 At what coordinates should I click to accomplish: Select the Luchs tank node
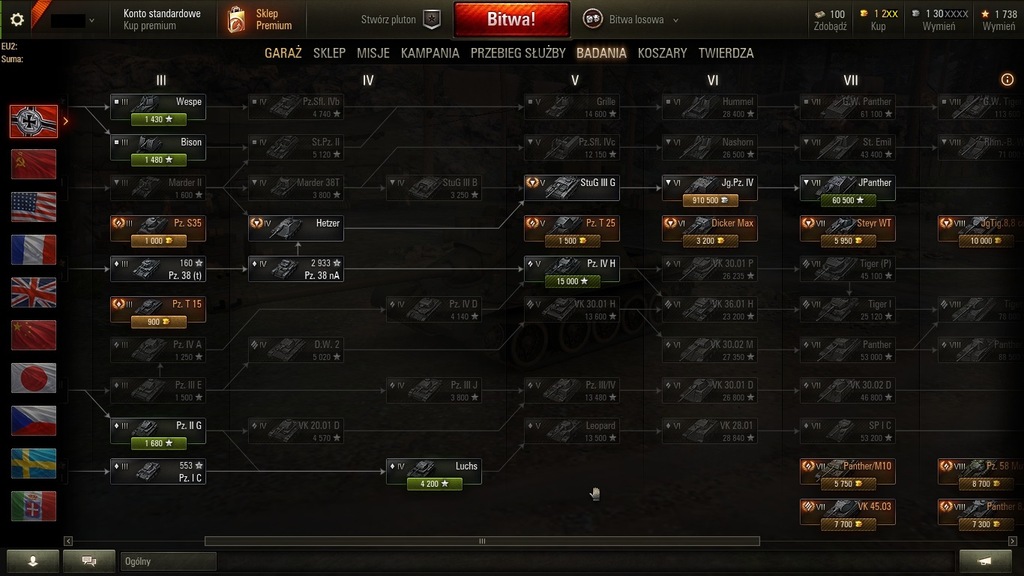[434, 471]
